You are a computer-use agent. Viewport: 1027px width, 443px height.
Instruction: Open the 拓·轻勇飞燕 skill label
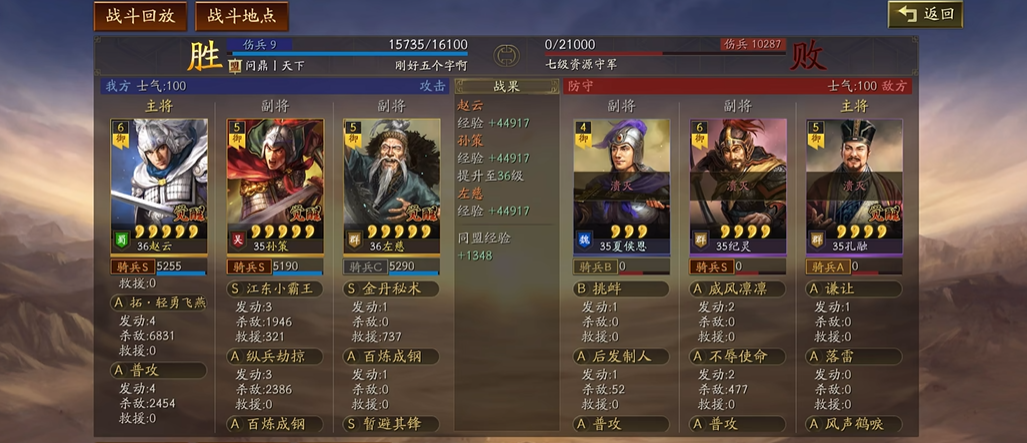click(158, 302)
